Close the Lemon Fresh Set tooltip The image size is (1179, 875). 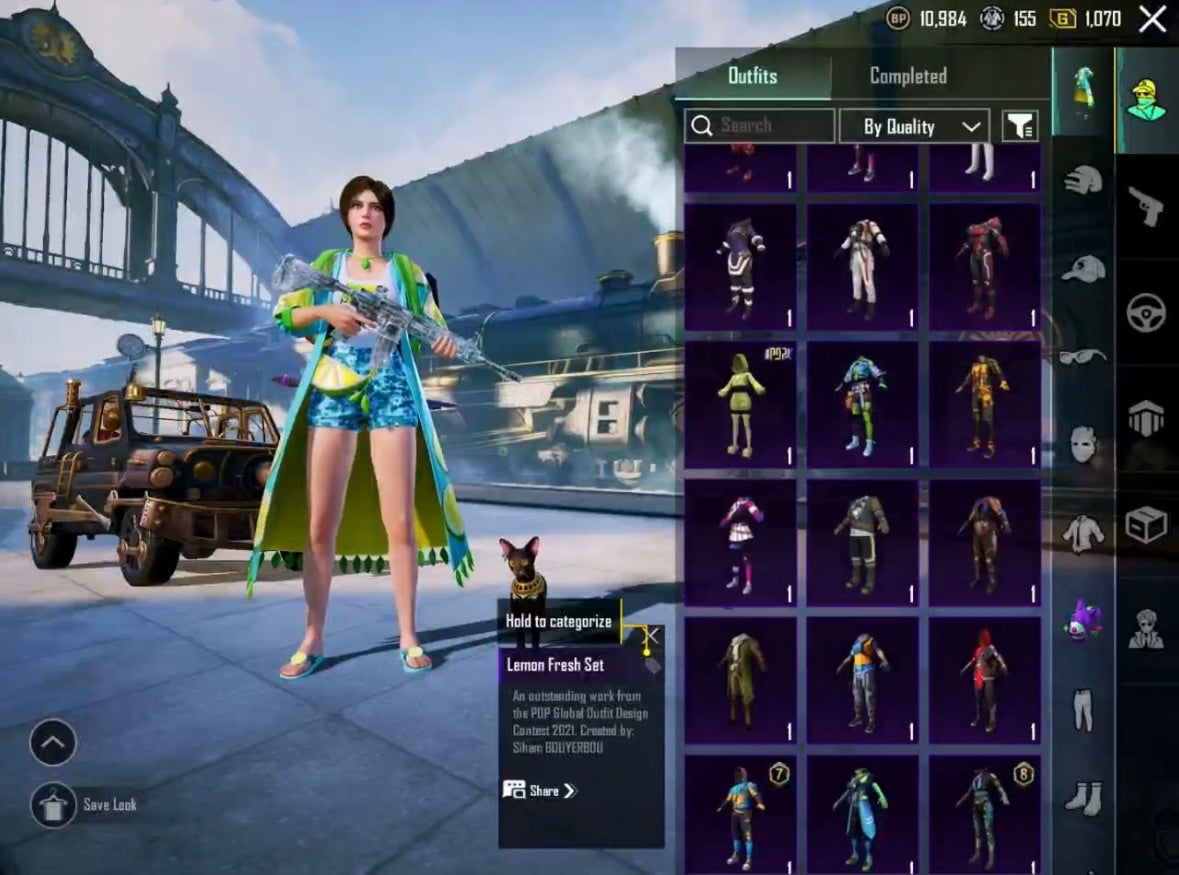652,635
